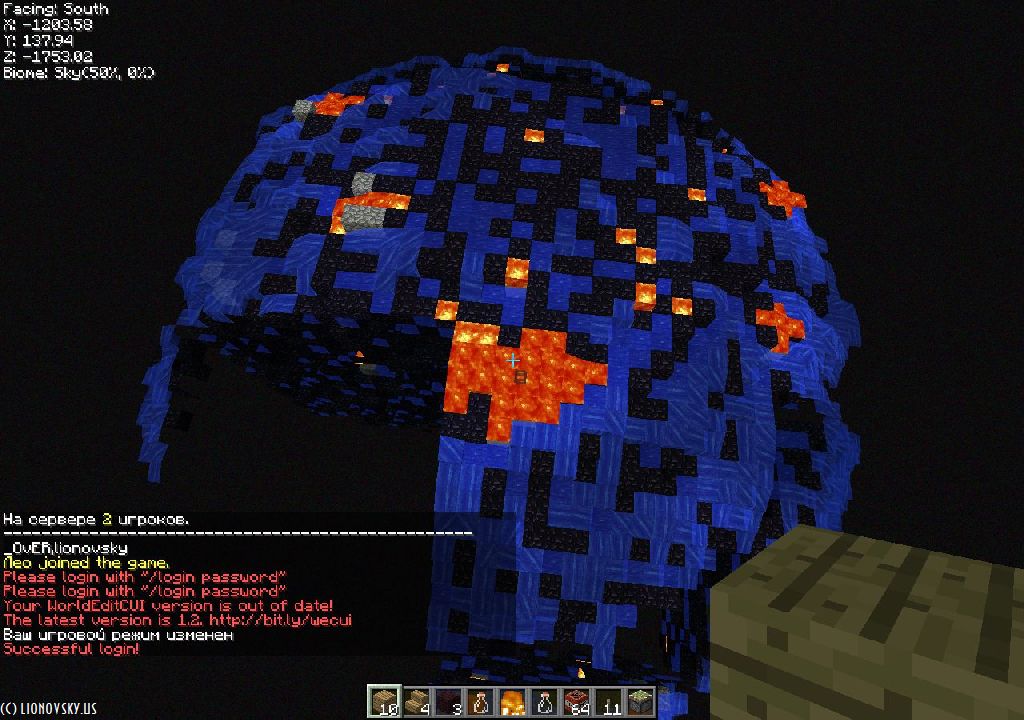Screen dimensions: 1024x720
Task: Select the wooden stairs stack of 4
Action: tap(416, 701)
